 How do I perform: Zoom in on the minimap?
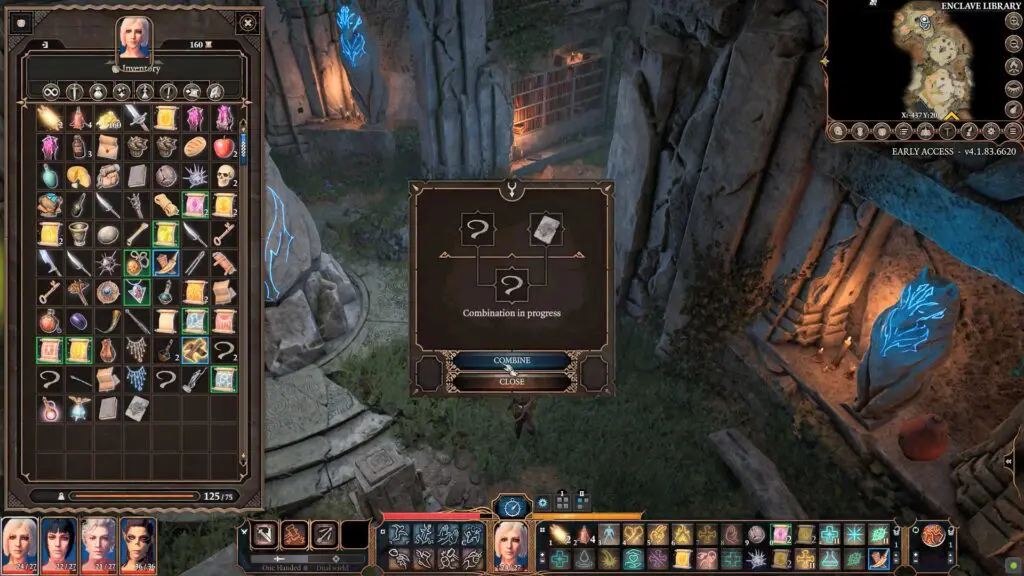pos(1014,21)
